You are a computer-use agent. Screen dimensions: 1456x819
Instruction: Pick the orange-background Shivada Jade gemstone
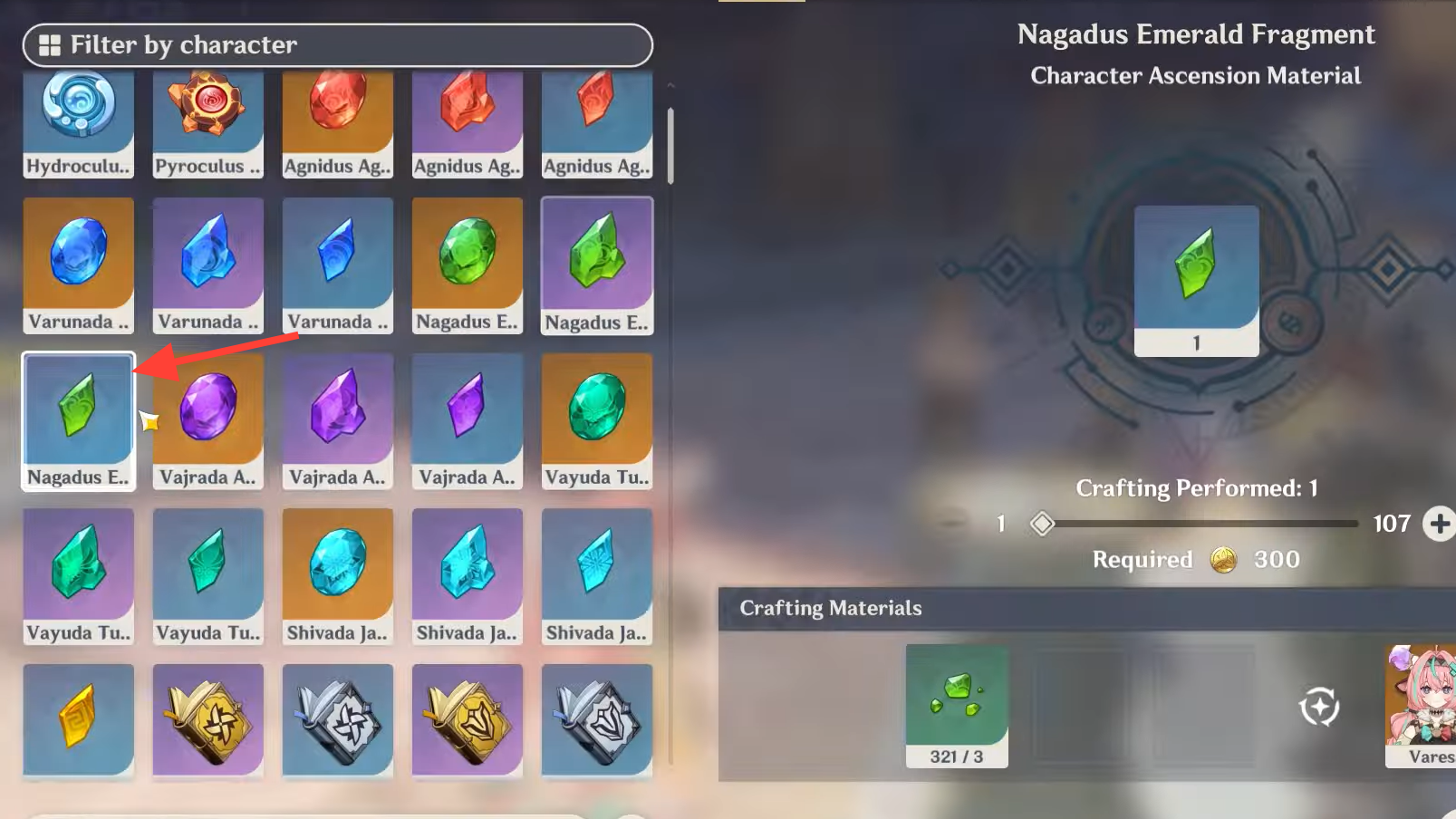338,576
